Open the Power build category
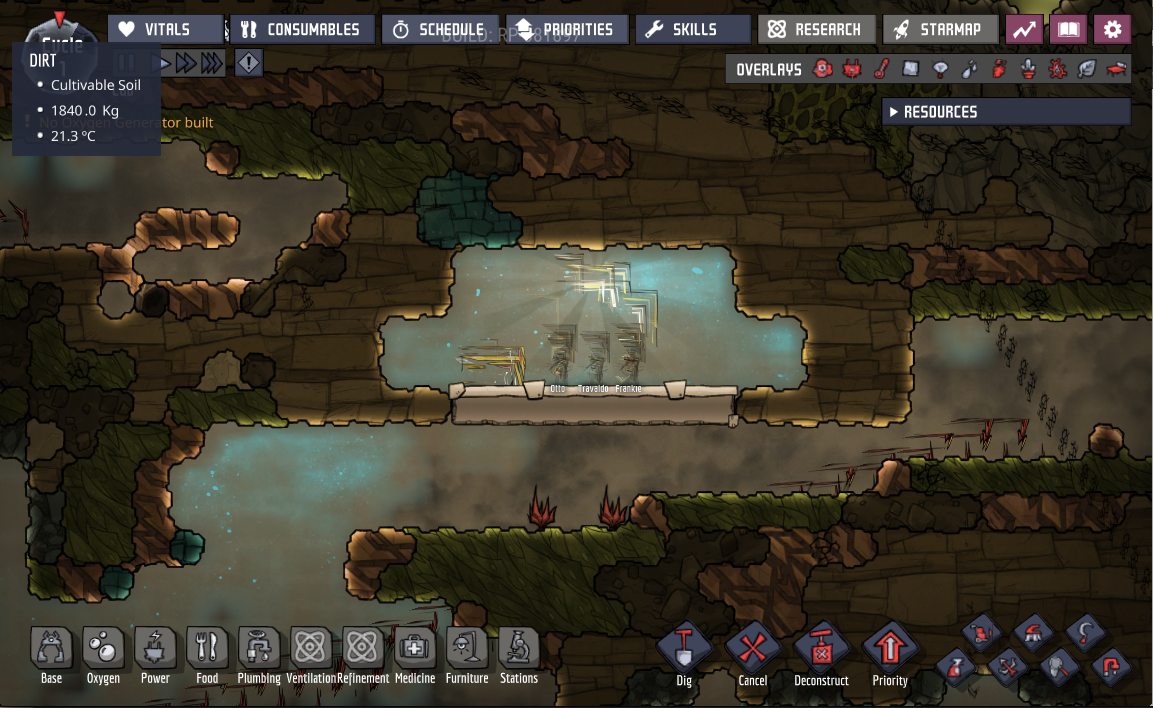The height and width of the screenshot is (708, 1153). (155, 650)
